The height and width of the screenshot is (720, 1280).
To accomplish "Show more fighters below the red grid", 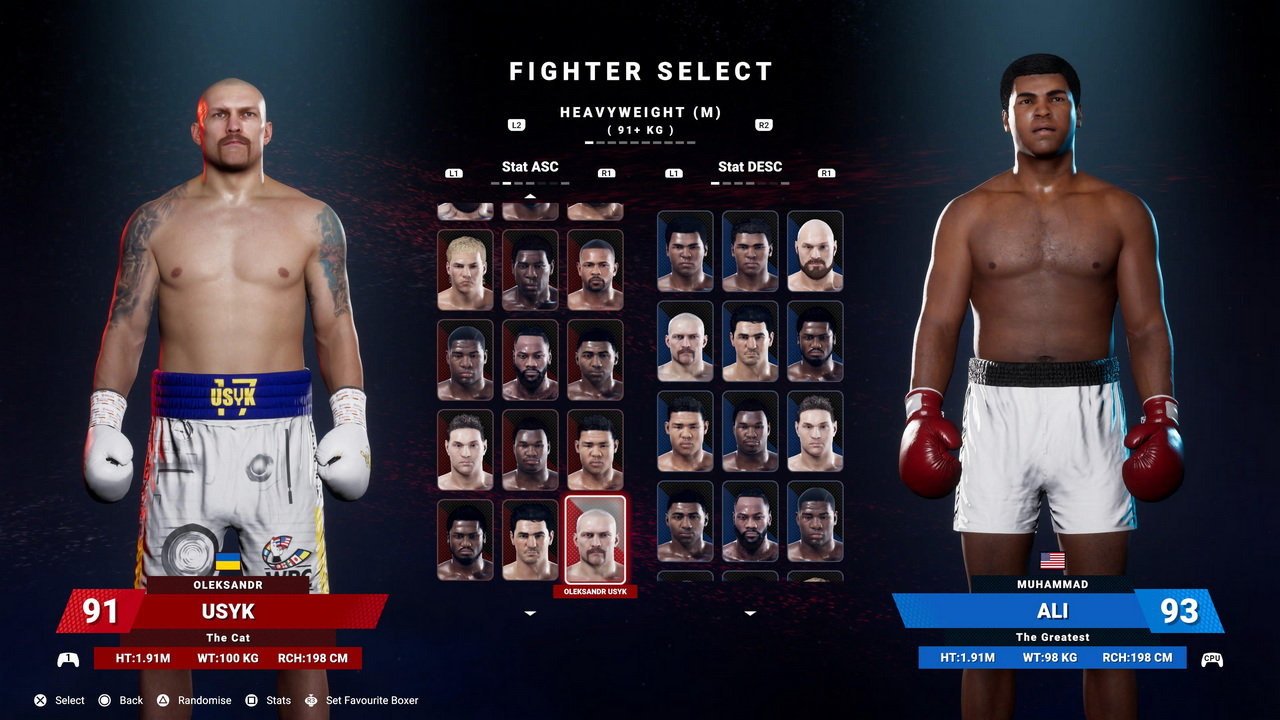I will [530, 613].
